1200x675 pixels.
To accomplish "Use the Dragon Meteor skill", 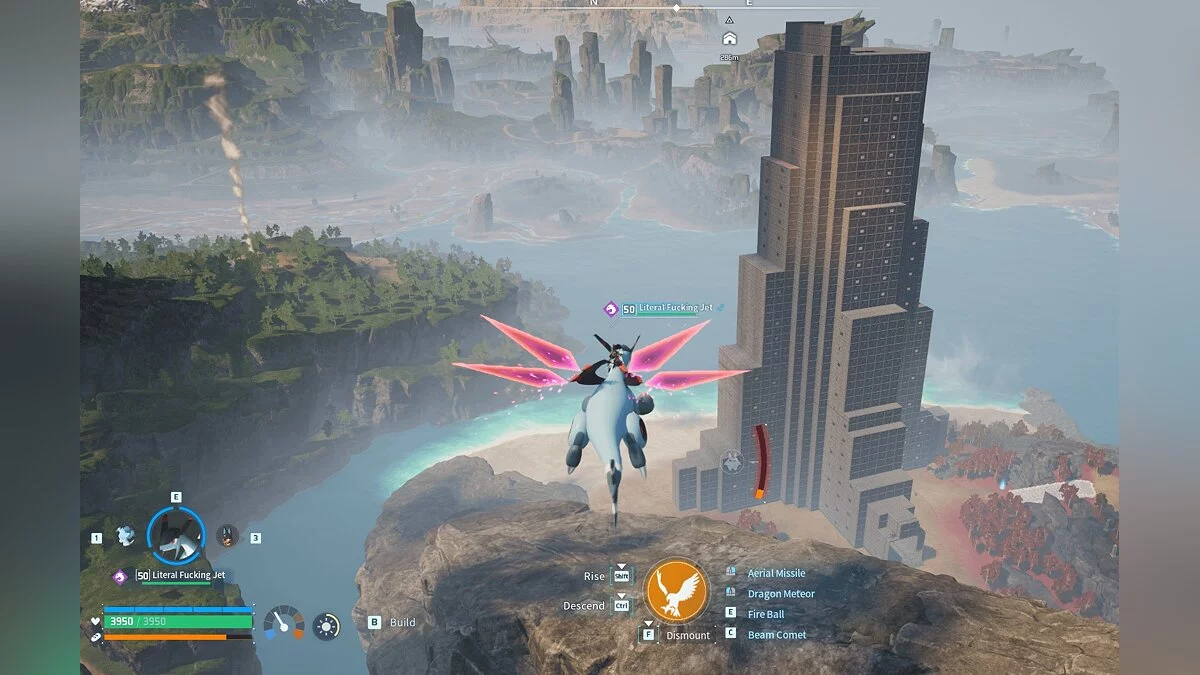I will pyautogui.click(x=780, y=594).
